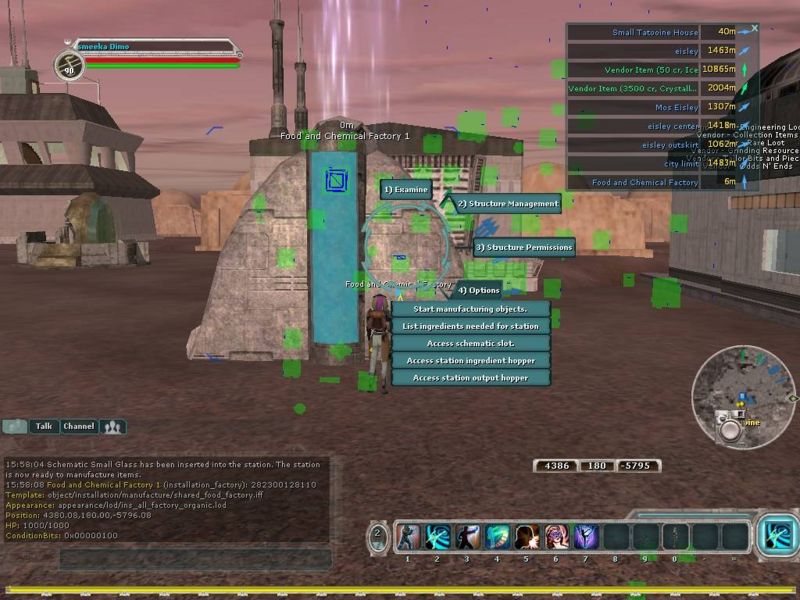This screenshot has width=800, height=600.
Task: Open Structure Management option
Action: 507,204
